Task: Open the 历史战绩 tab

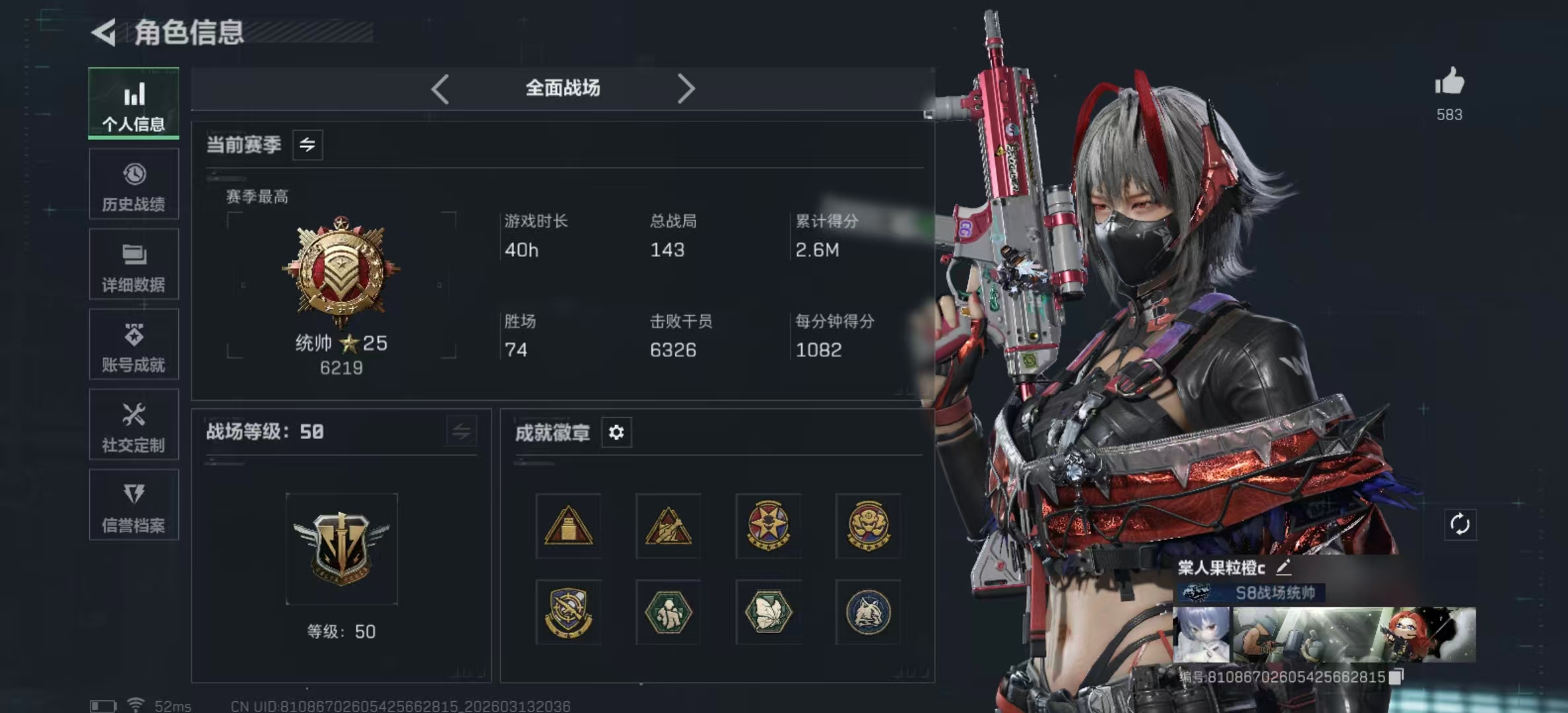Action: click(133, 184)
